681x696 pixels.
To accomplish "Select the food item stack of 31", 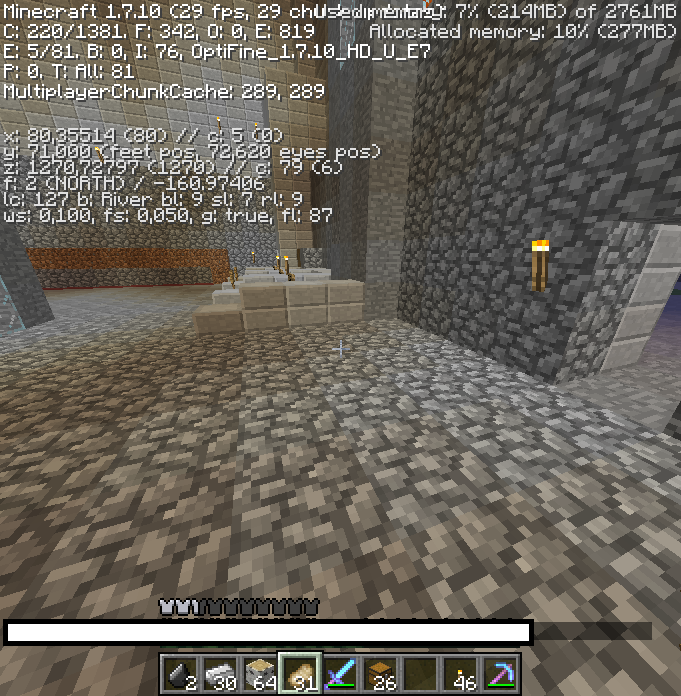I will click(x=300, y=675).
